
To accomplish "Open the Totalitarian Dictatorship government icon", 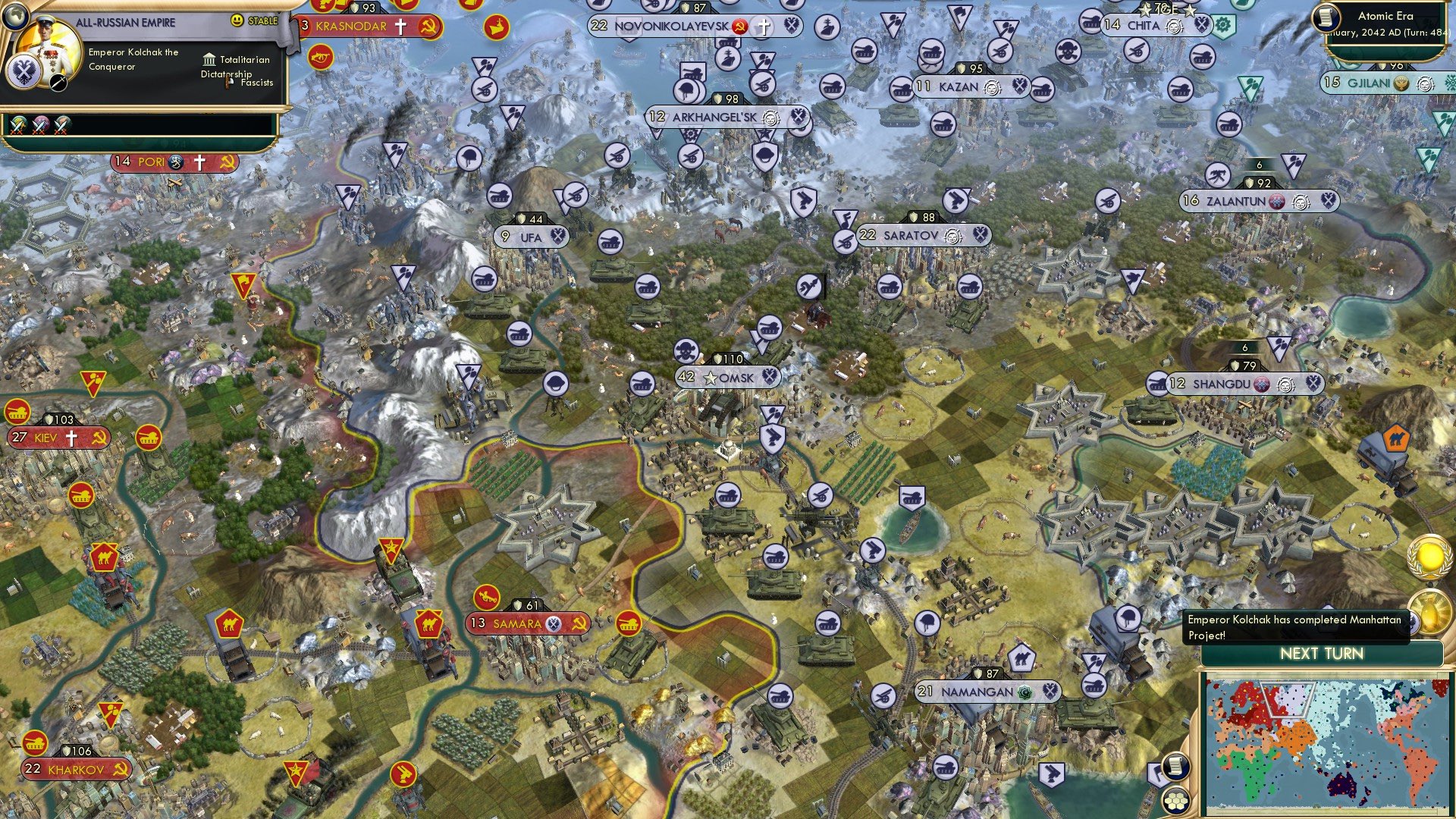I will point(209,59).
